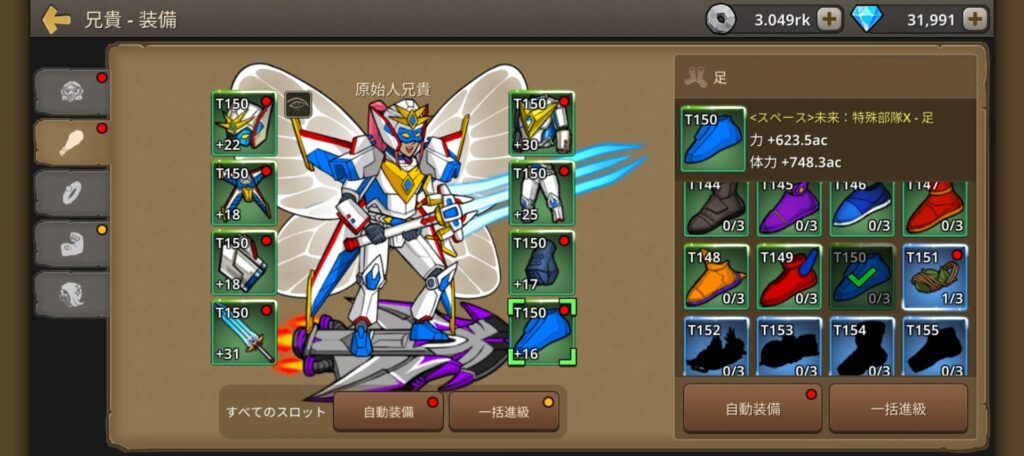Buy more blue diamonds
The image size is (1024, 456).
(975, 19)
